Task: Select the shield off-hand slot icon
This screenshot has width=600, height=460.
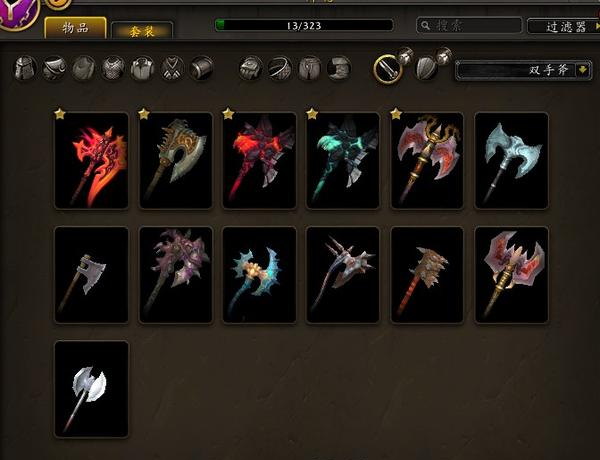Action: coord(427,68)
